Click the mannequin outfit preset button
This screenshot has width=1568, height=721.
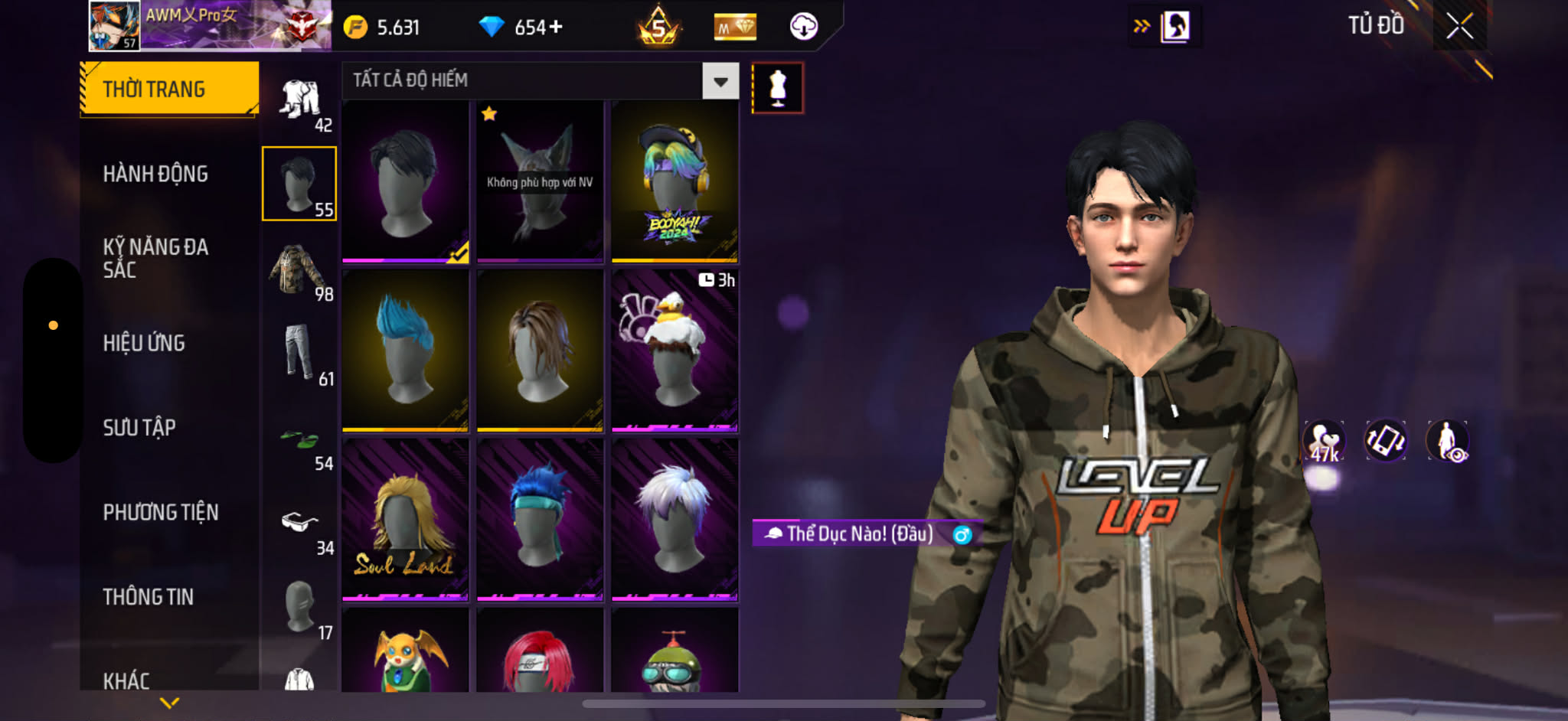pyautogui.click(x=777, y=88)
